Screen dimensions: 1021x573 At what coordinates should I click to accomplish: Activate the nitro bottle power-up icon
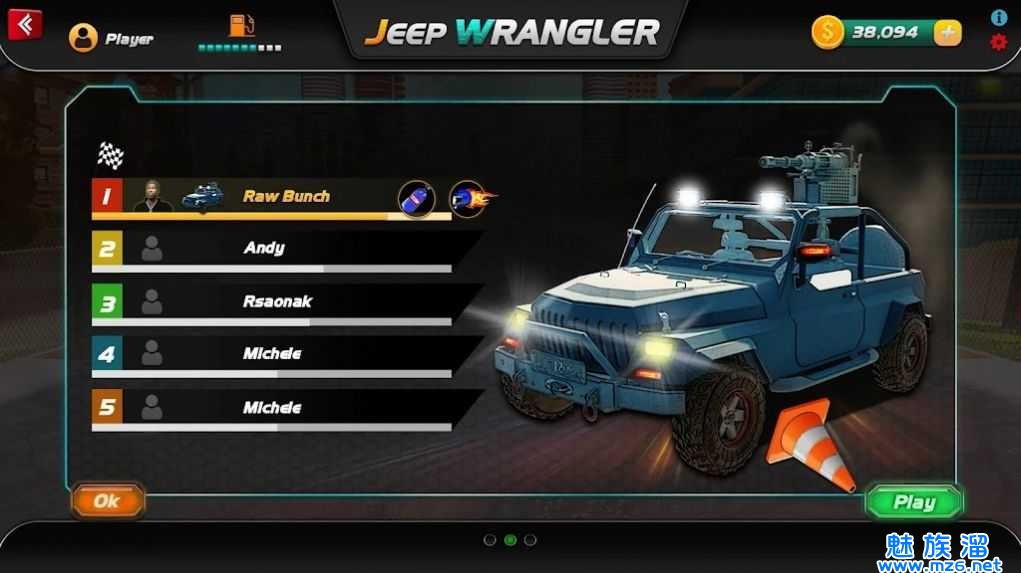point(417,198)
